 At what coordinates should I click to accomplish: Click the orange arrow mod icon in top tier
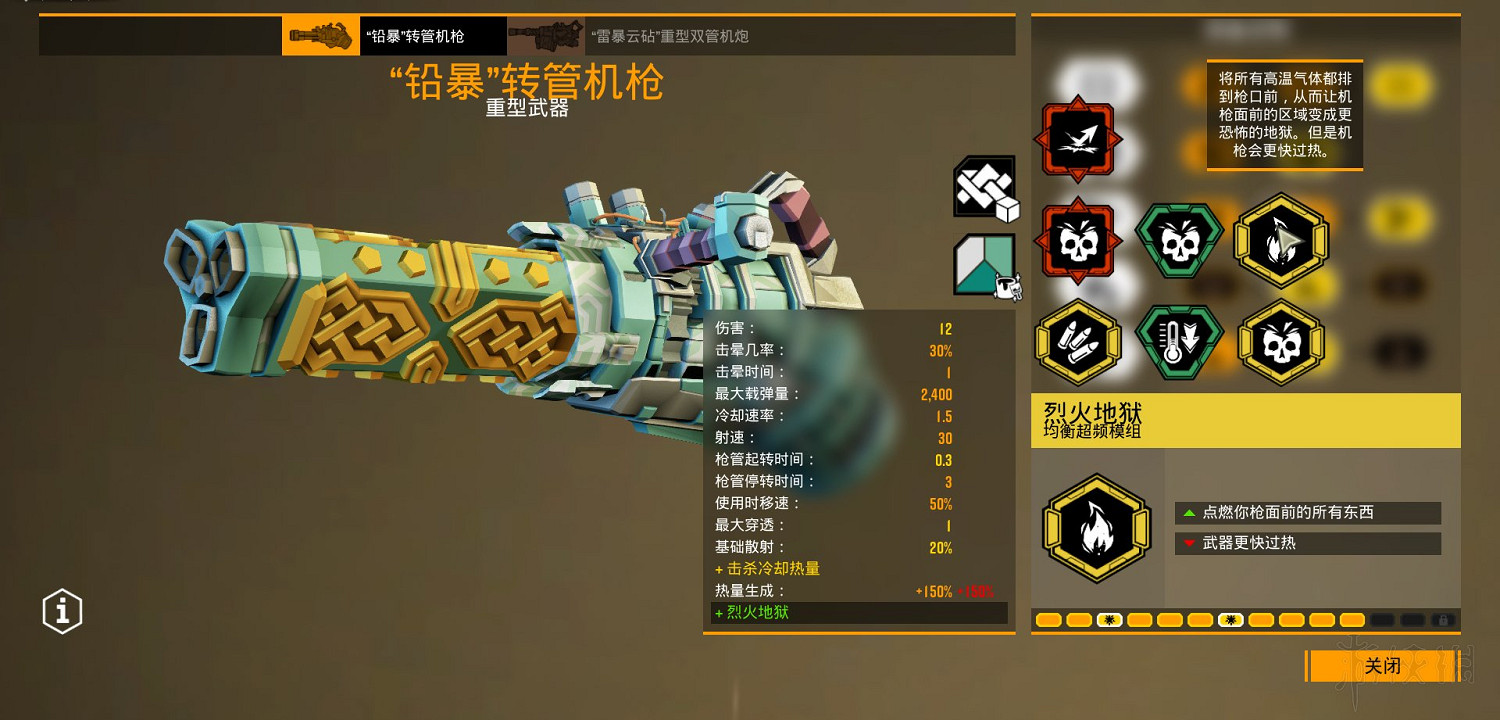[1080, 140]
